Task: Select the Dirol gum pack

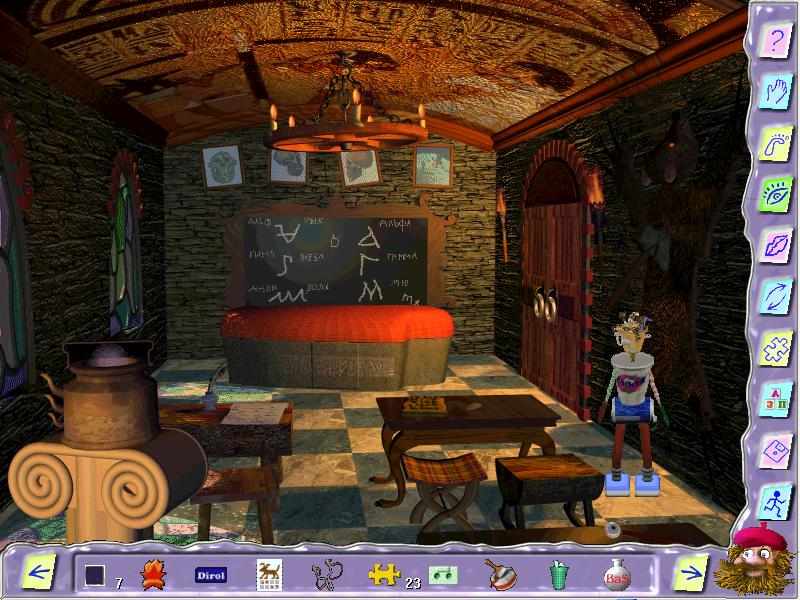Action: click(210, 575)
